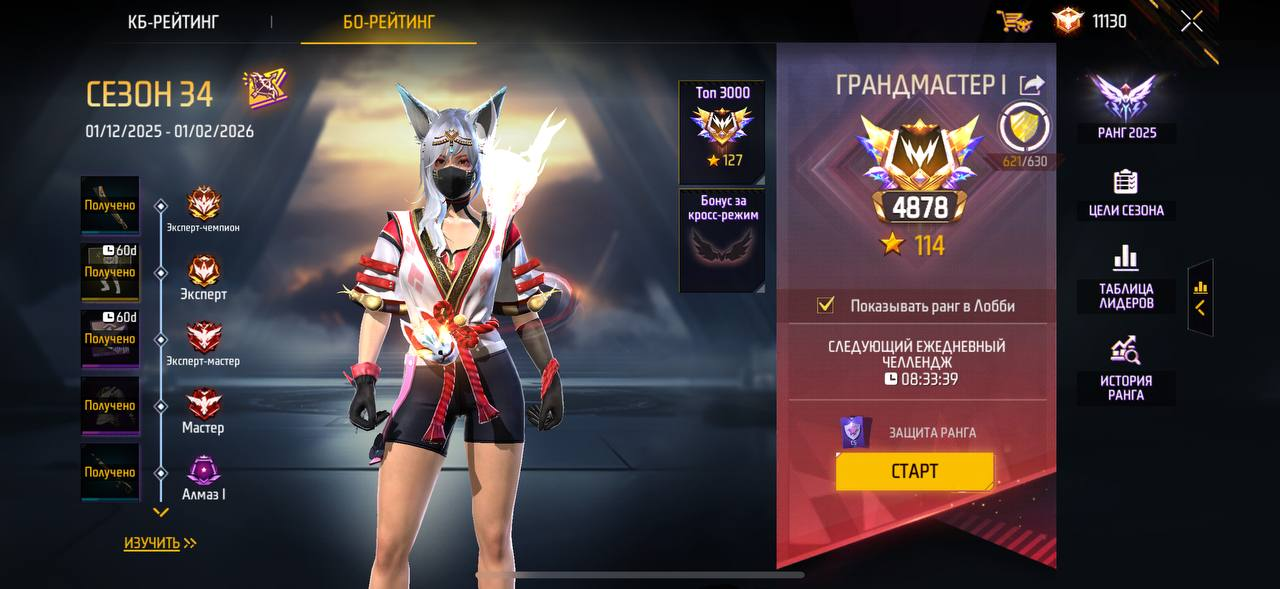Close the rating screen with the X
This screenshot has height=589, width=1280.
pos(1191,21)
